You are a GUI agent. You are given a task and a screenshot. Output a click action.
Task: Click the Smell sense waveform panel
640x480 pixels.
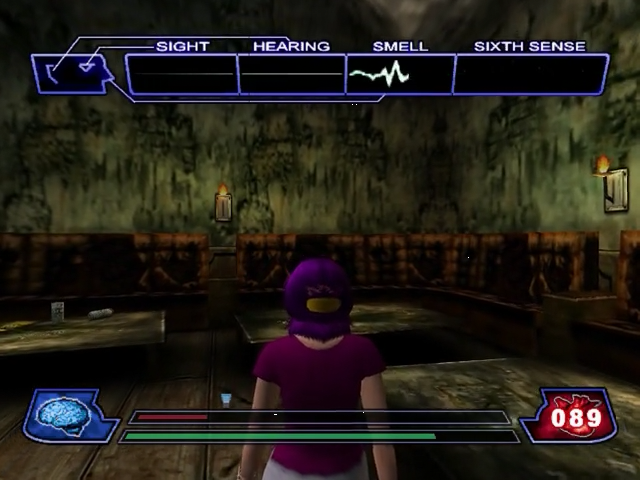[x=399, y=75]
